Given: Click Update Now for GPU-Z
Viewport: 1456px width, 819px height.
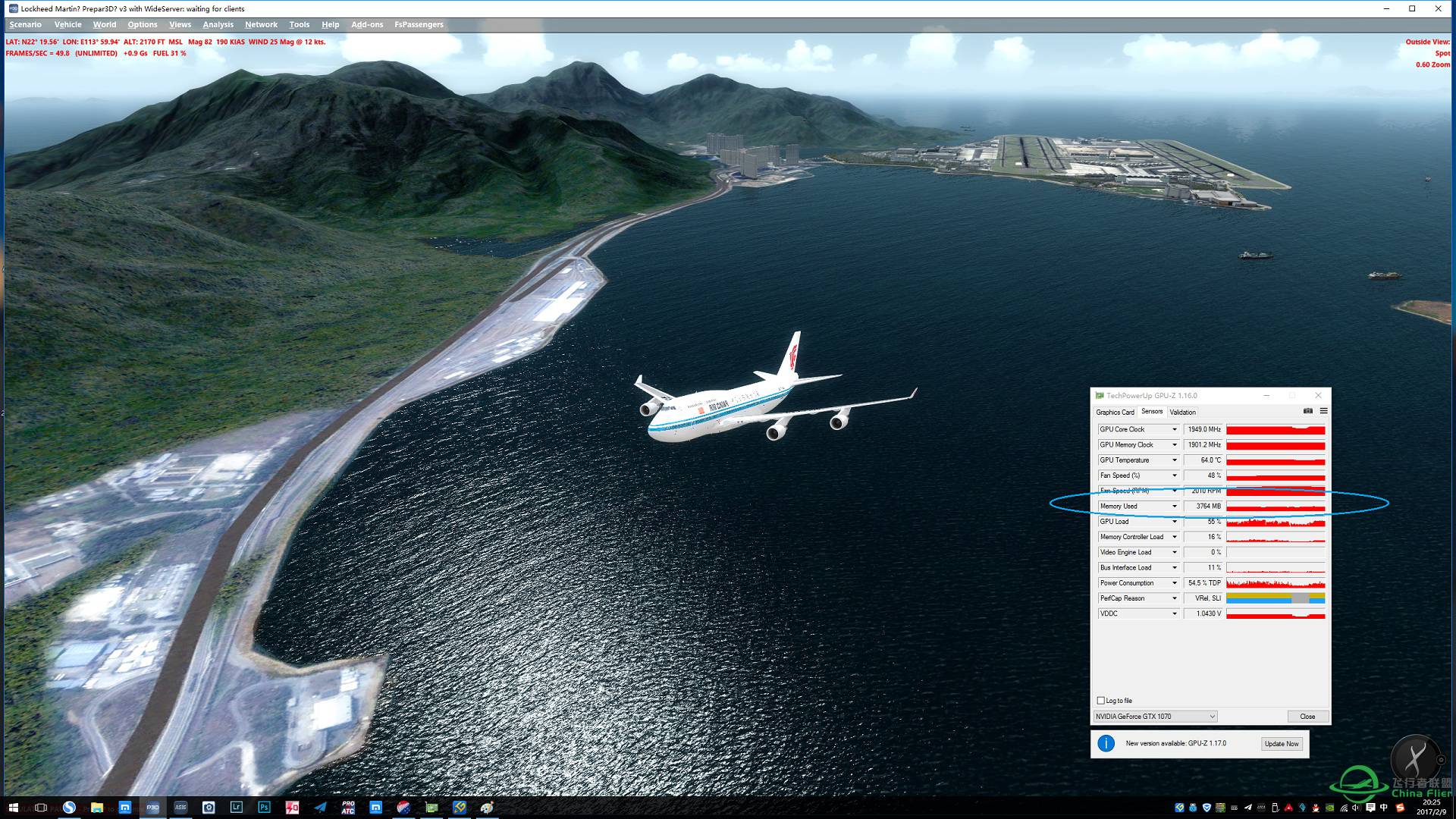Looking at the screenshot, I should tap(1282, 744).
